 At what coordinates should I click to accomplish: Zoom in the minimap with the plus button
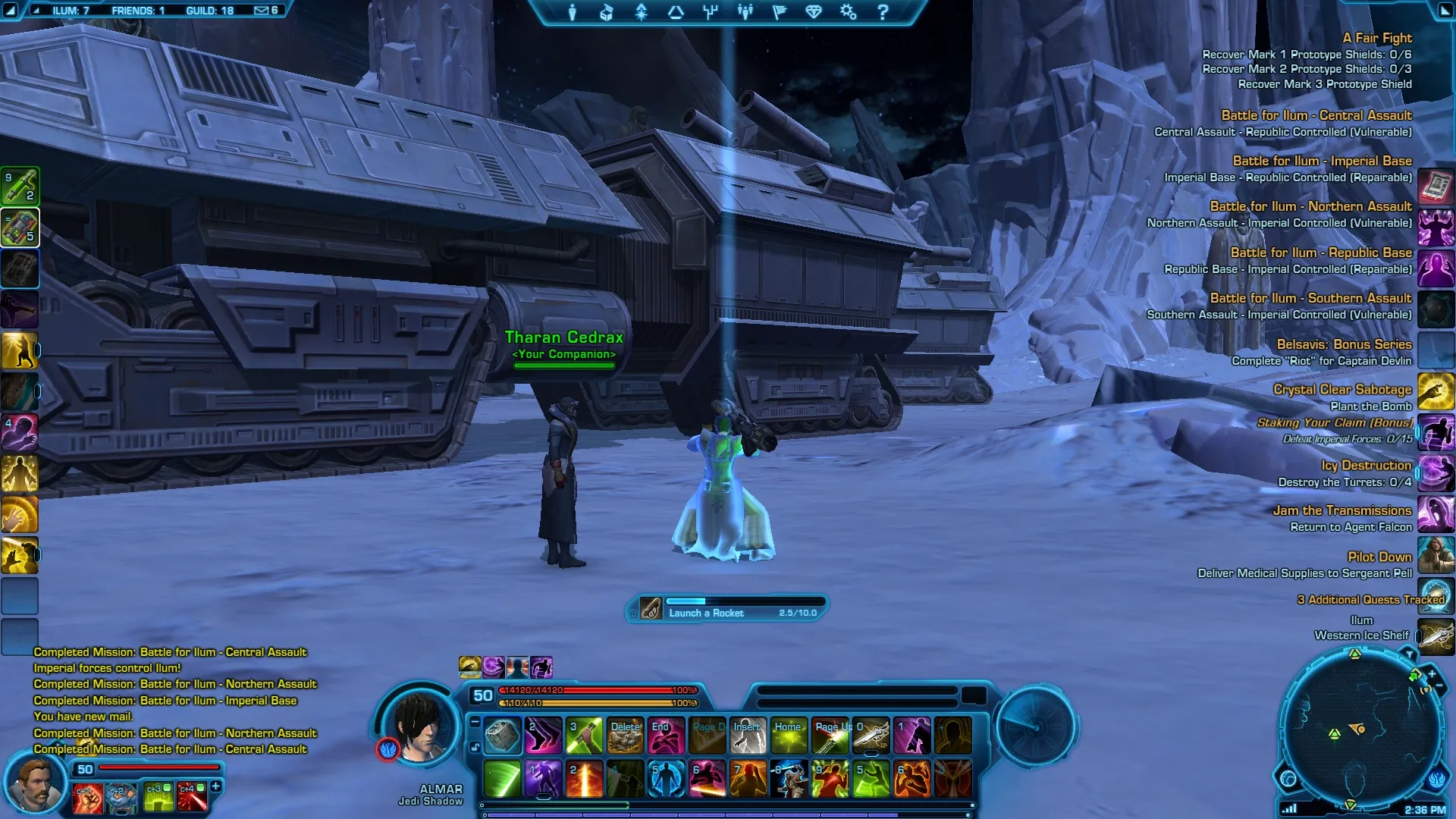click(x=1432, y=673)
